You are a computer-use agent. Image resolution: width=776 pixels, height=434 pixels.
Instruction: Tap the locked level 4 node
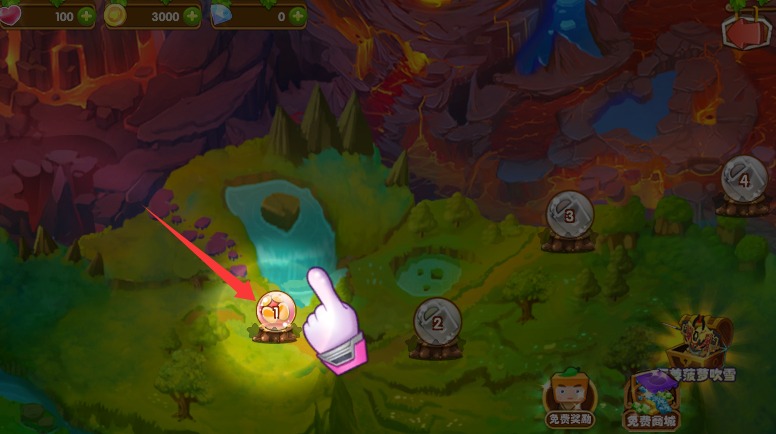(x=743, y=180)
